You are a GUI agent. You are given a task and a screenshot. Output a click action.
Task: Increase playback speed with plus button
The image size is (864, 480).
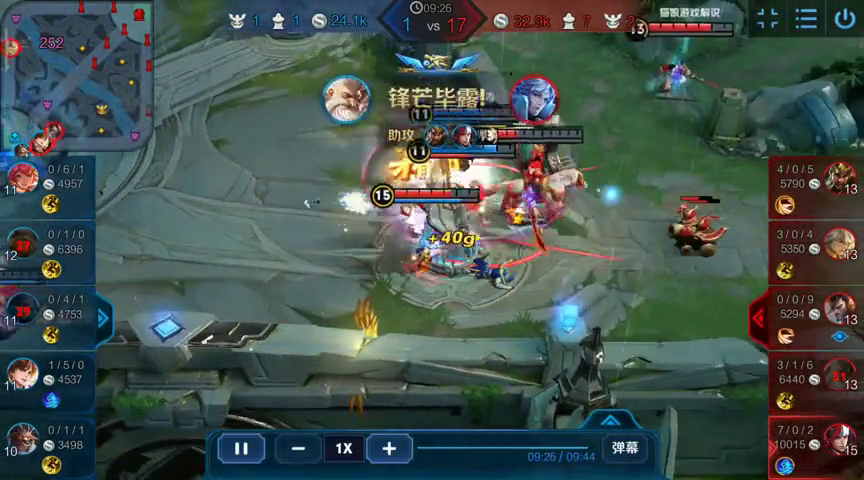pyautogui.click(x=390, y=448)
